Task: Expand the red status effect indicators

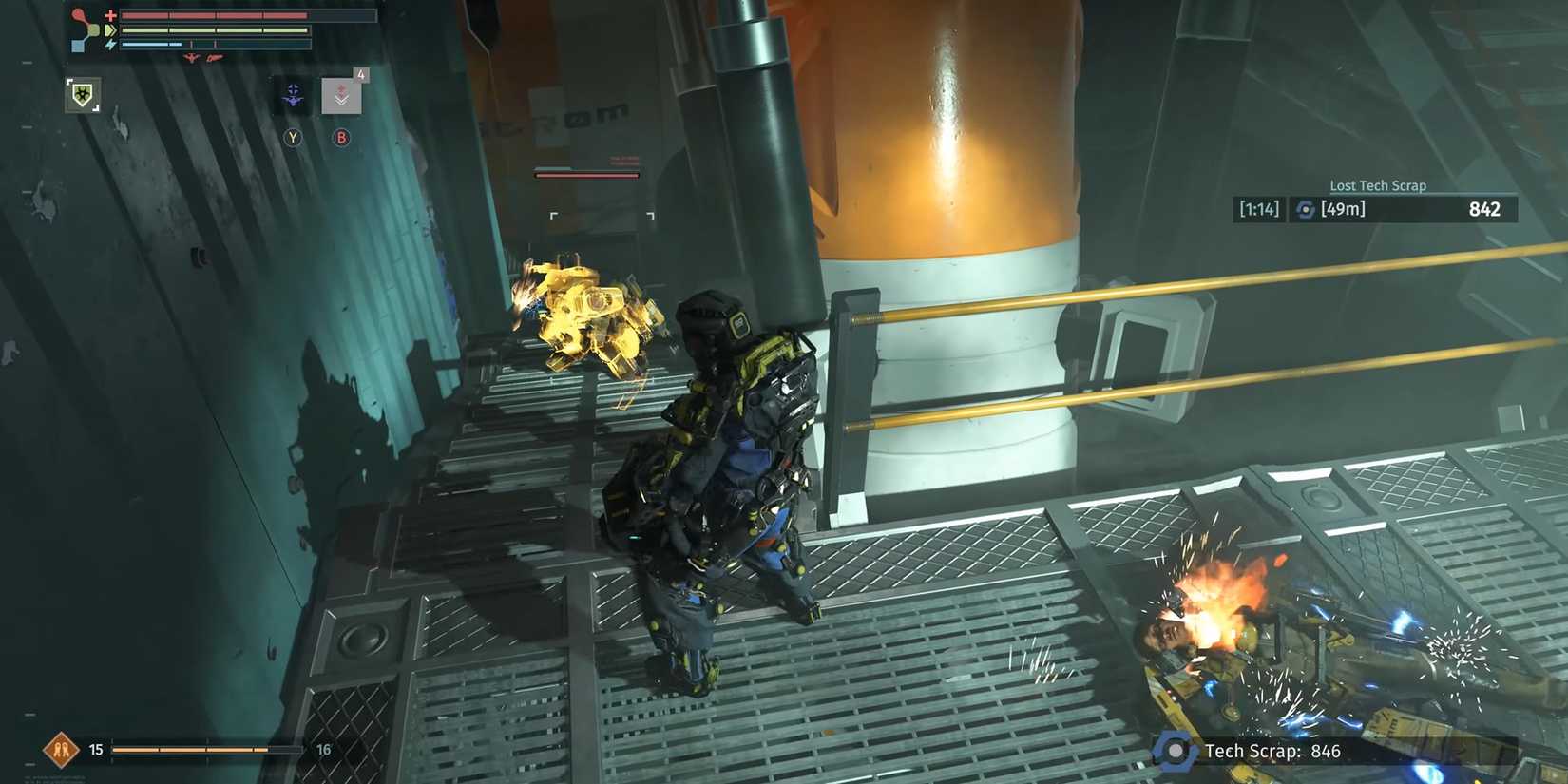Action: click(x=202, y=58)
